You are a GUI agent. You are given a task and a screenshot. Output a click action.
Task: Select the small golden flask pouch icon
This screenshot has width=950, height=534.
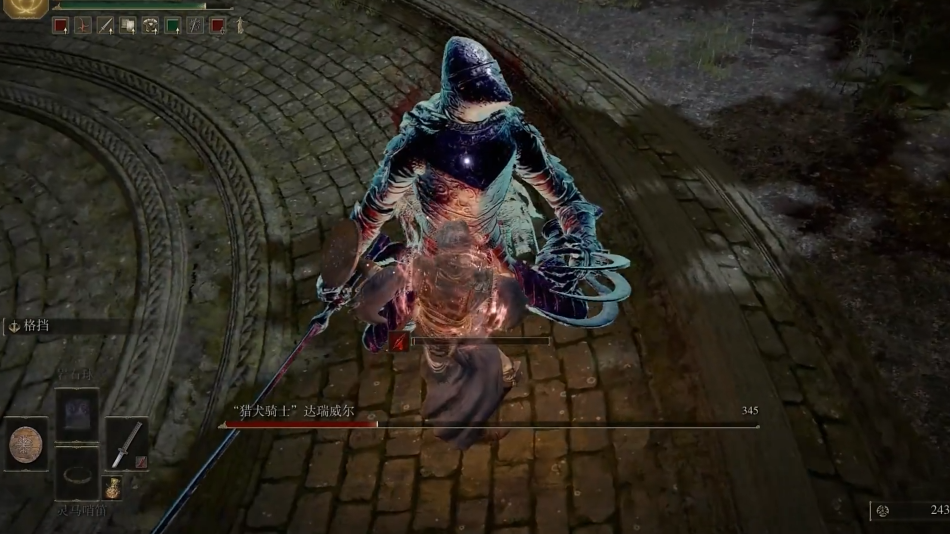point(114,487)
